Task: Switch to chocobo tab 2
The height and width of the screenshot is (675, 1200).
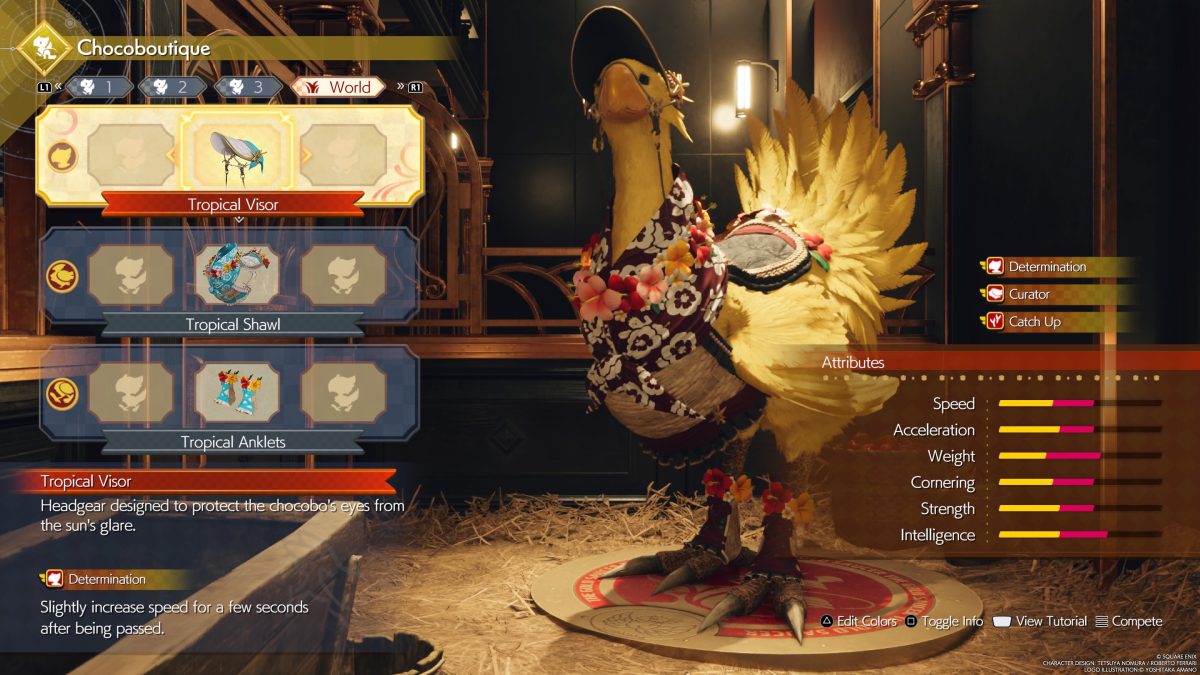Action: [171, 87]
